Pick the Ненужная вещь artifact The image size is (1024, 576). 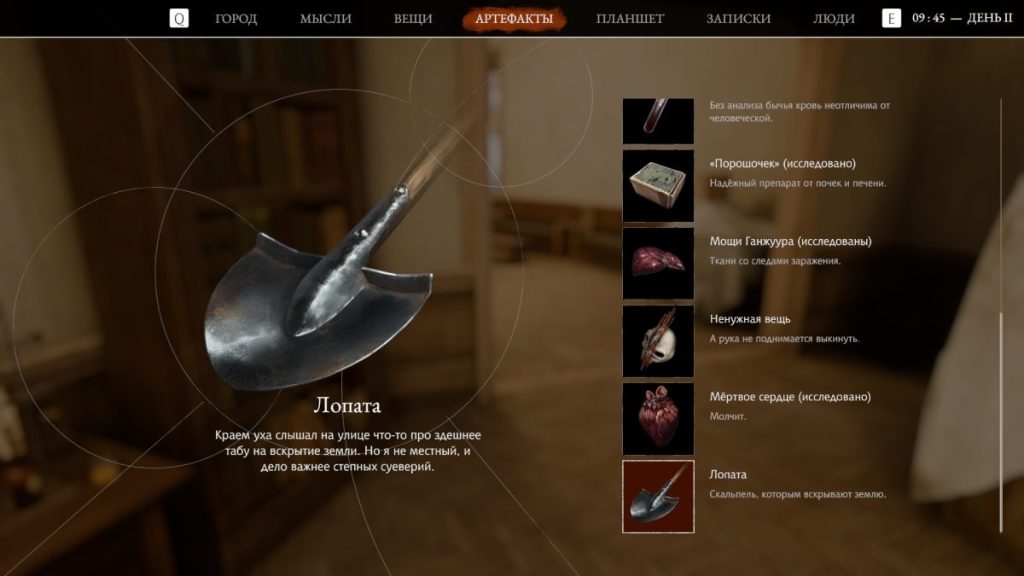click(658, 341)
